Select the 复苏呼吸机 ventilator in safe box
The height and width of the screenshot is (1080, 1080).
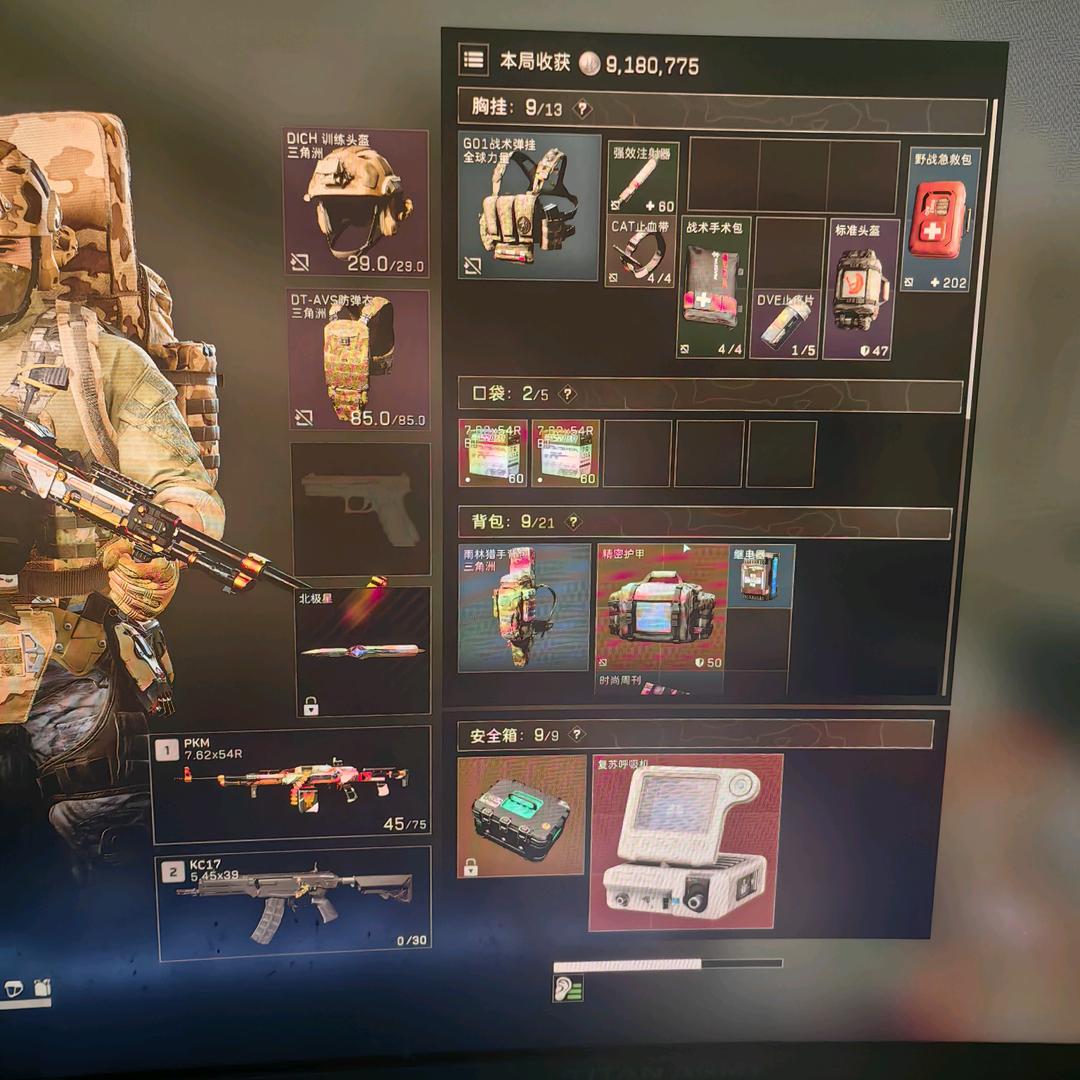[x=686, y=842]
